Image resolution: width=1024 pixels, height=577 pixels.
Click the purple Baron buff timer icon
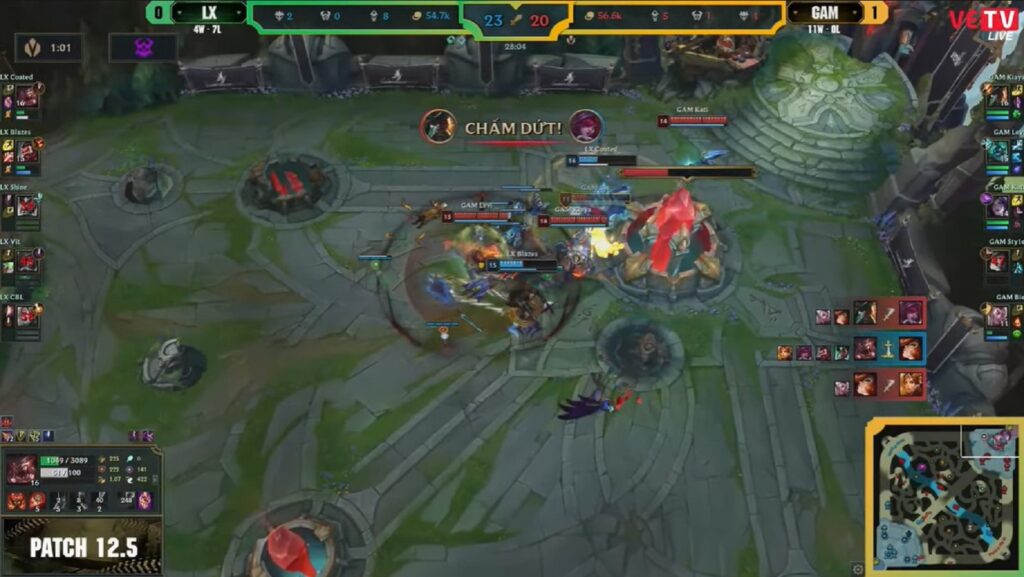143,47
